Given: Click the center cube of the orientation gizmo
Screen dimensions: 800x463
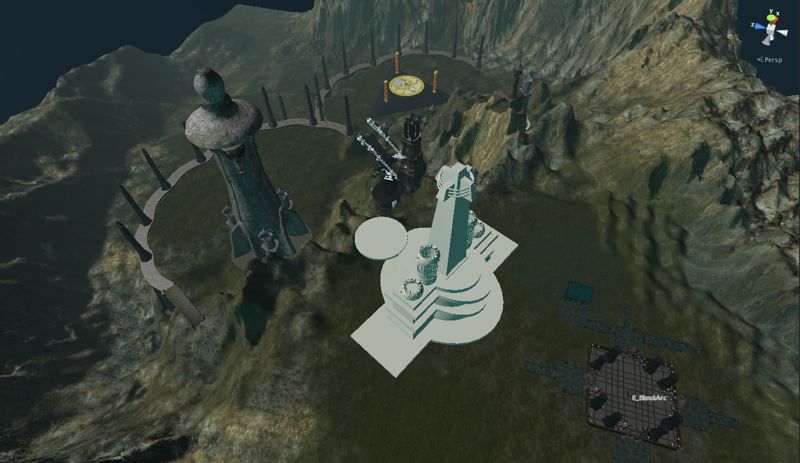Looking at the screenshot, I should click(771, 30).
